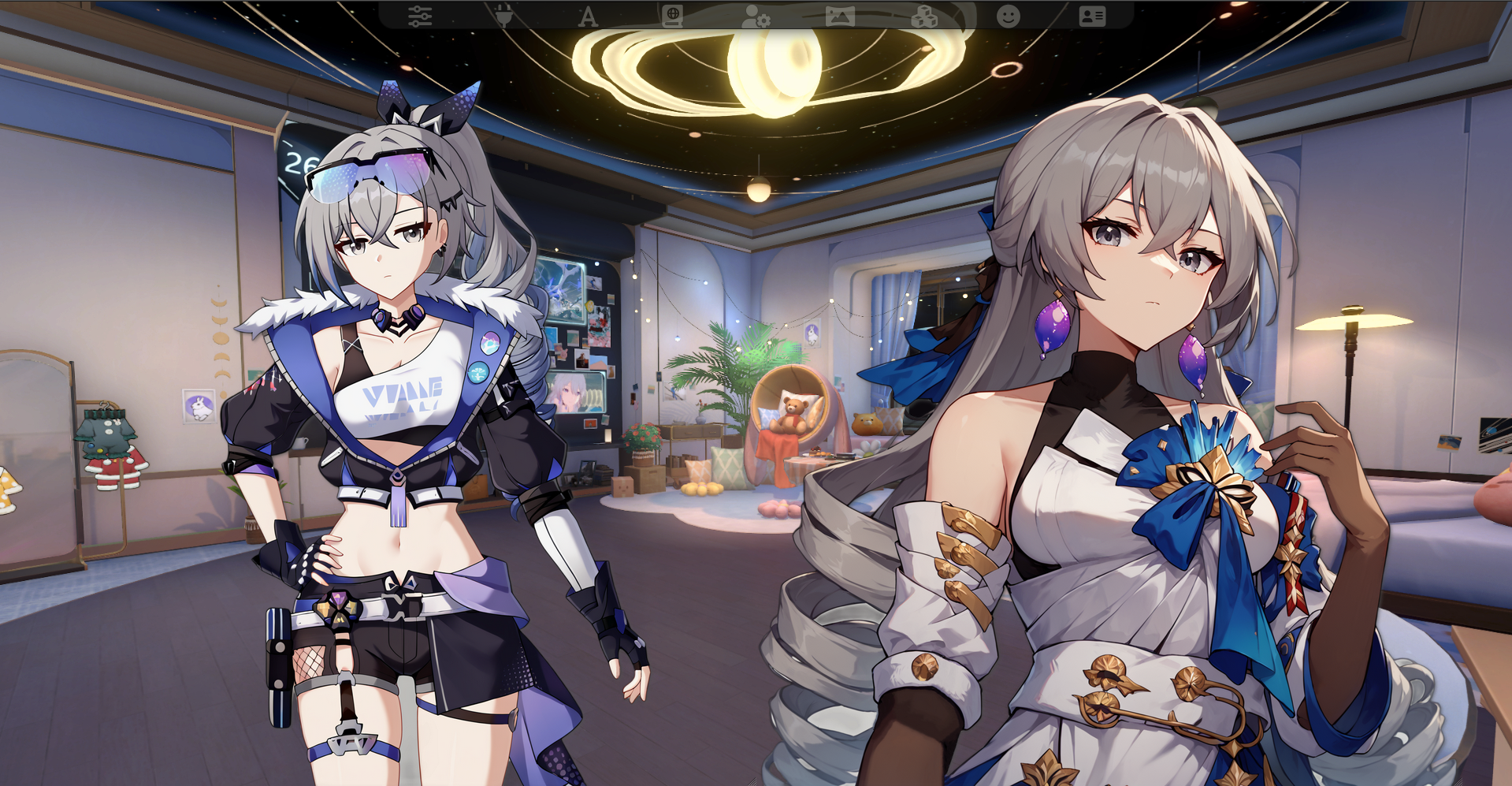Open the user settings gear icon
The width and height of the screenshot is (1512, 786).
[x=756, y=16]
